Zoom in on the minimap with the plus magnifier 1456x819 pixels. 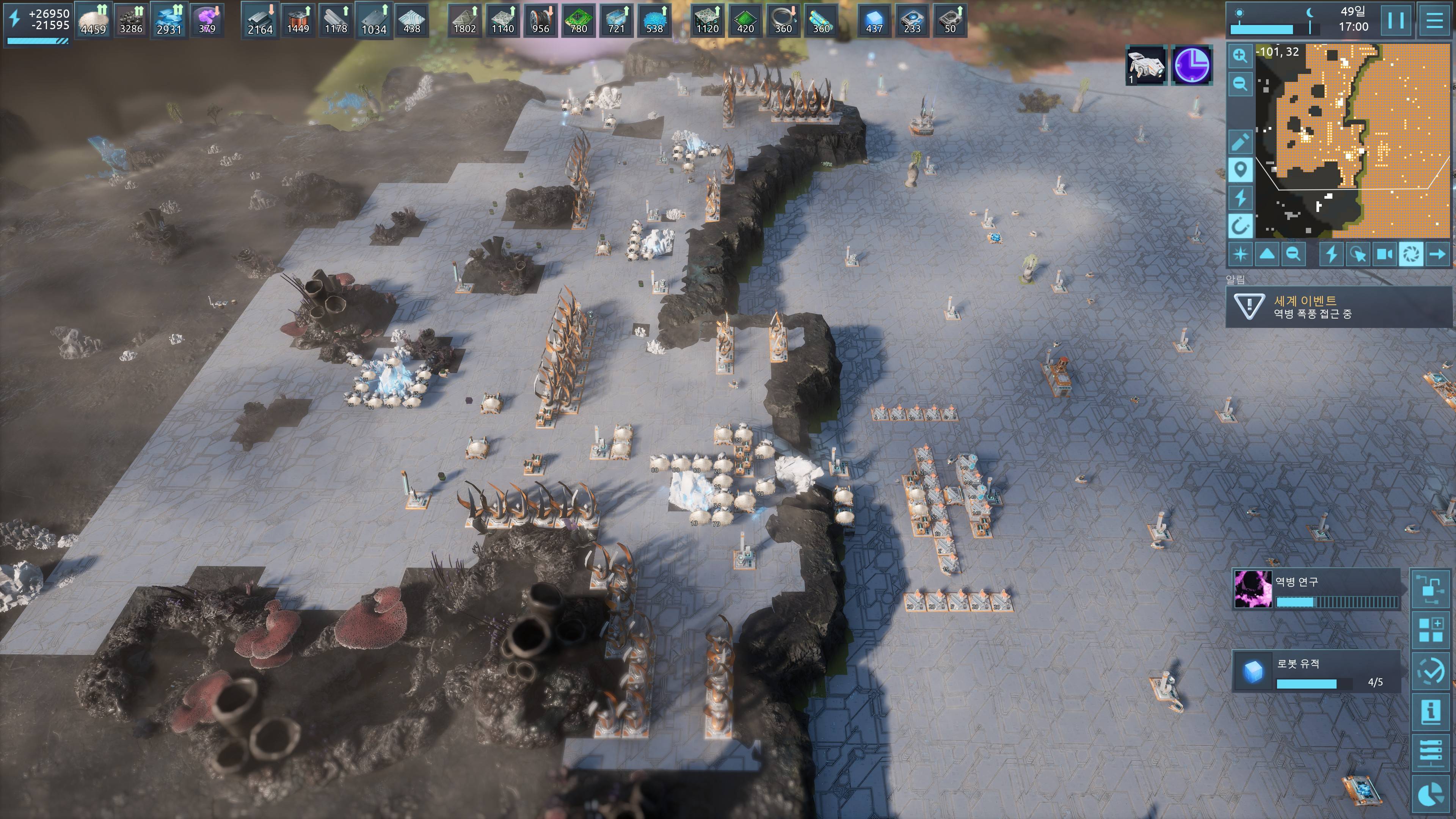coord(1240,55)
